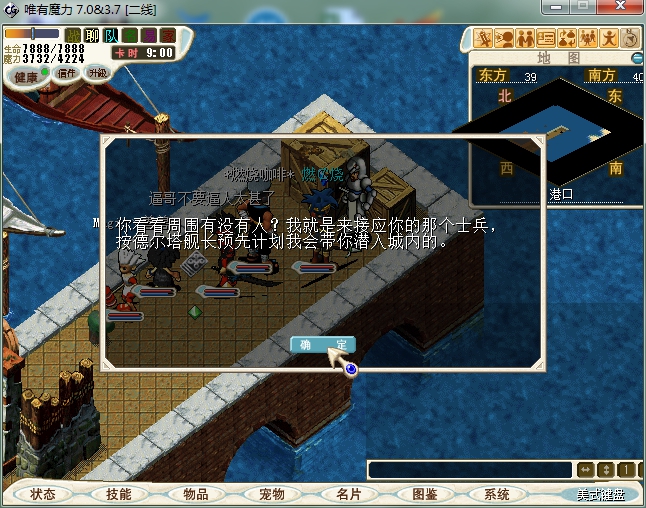Click the minimap of 港口
The width and height of the screenshot is (646, 508).
click(560, 130)
